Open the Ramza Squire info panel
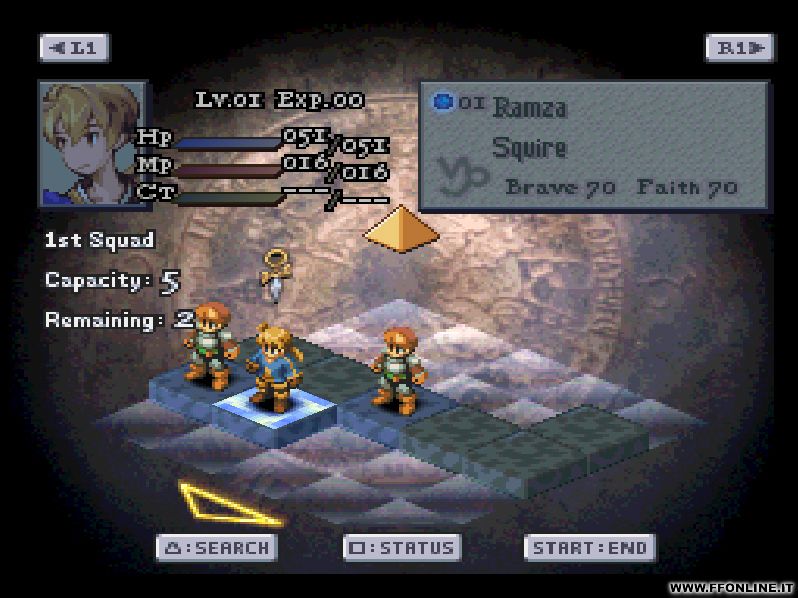This screenshot has height=598, width=798. click(593, 146)
